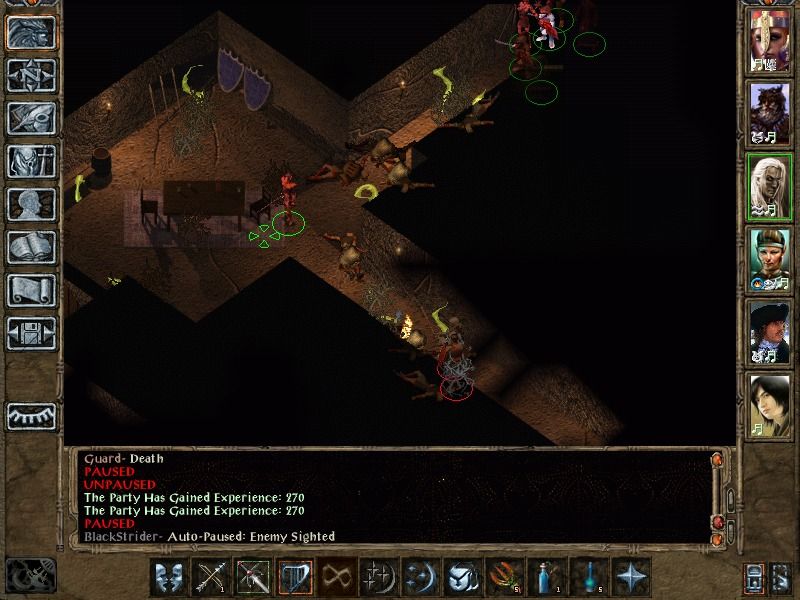Viewport: 800px width, 600px height.
Task: Open the inventory screen
Action: 31,161
